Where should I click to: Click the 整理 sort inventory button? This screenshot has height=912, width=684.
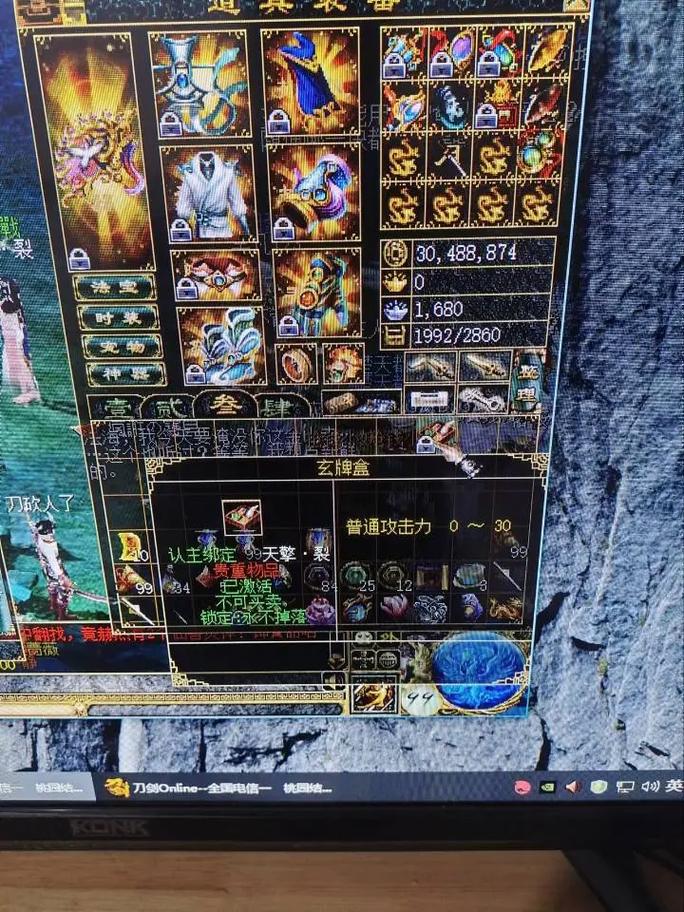[527, 380]
